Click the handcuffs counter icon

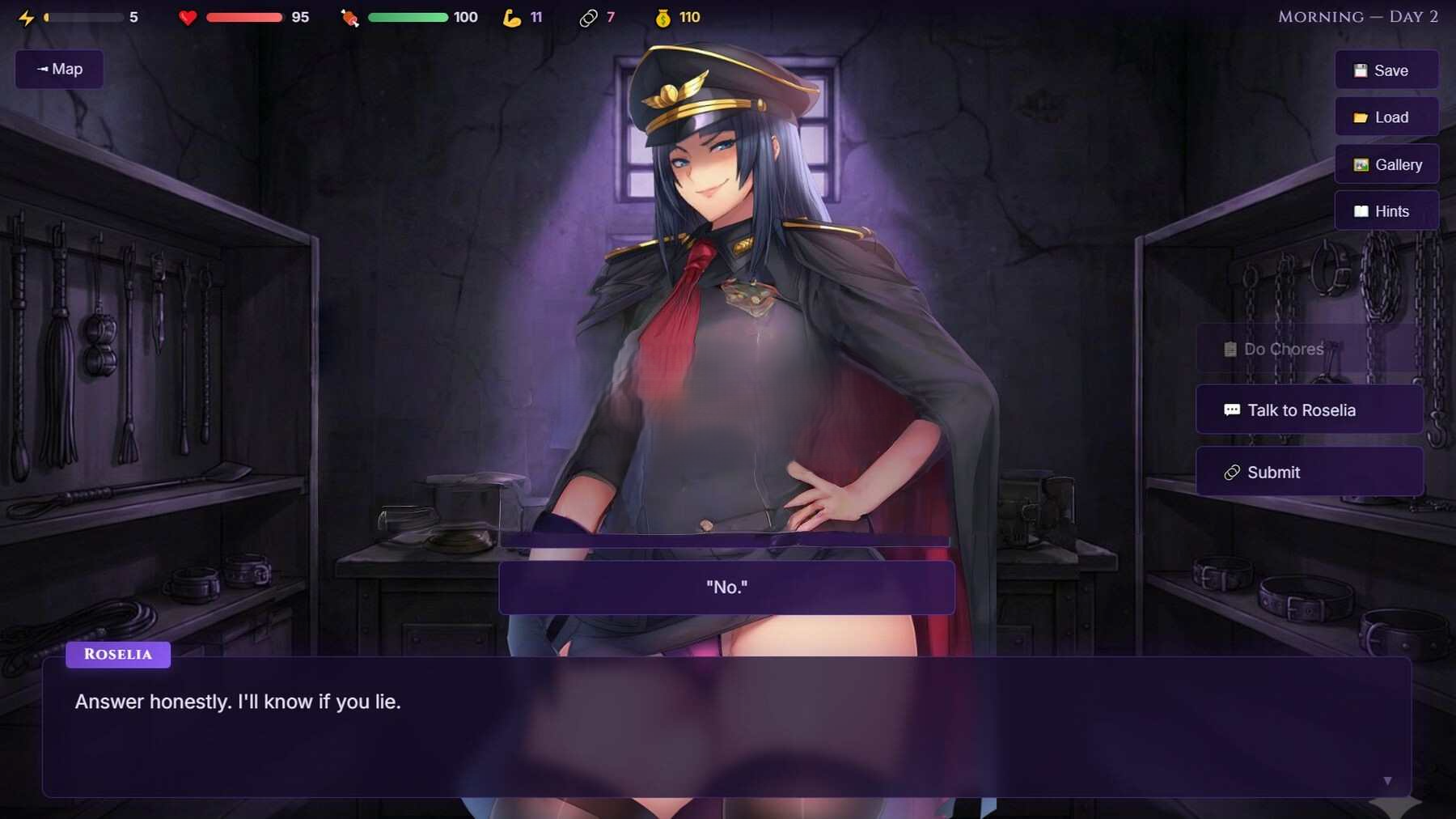[588, 16]
